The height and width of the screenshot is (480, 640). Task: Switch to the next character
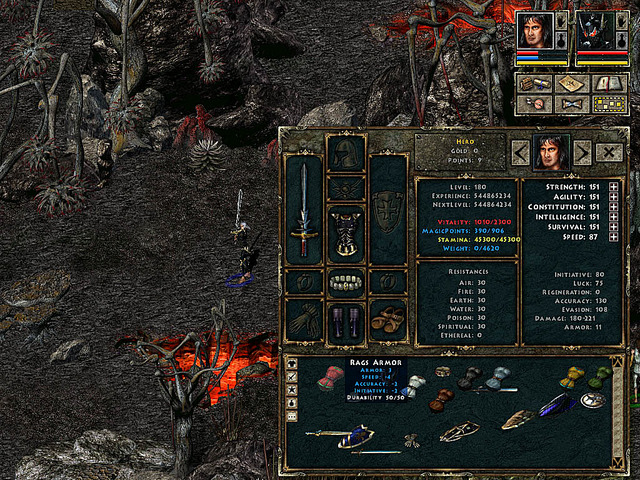tap(582, 153)
